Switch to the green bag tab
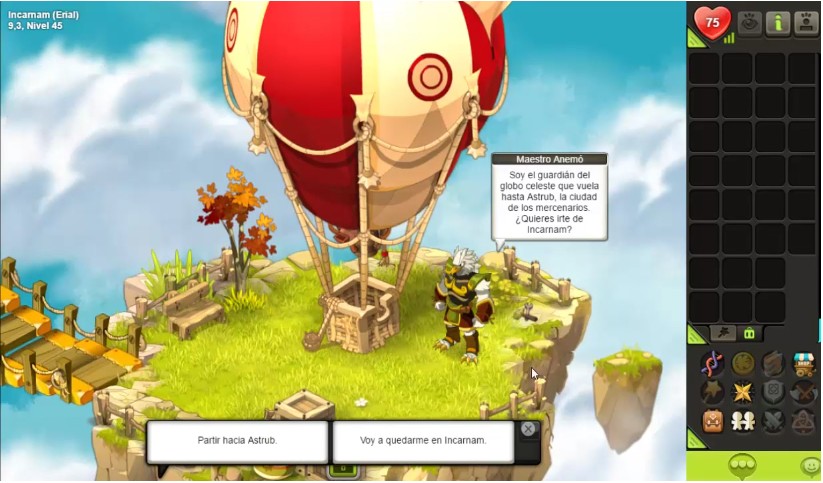This screenshot has height=483, width=823. tap(748, 333)
